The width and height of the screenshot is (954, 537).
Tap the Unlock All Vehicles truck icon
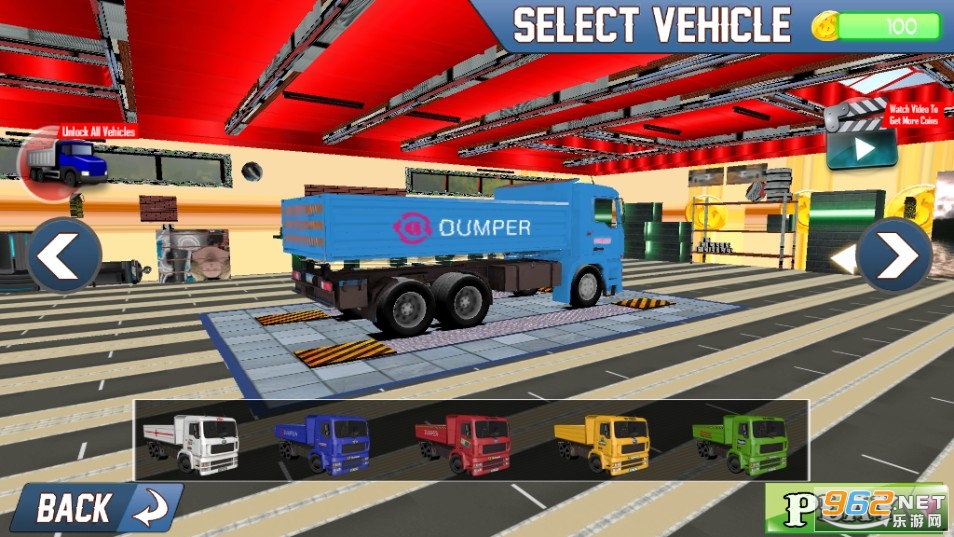click(65, 160)
